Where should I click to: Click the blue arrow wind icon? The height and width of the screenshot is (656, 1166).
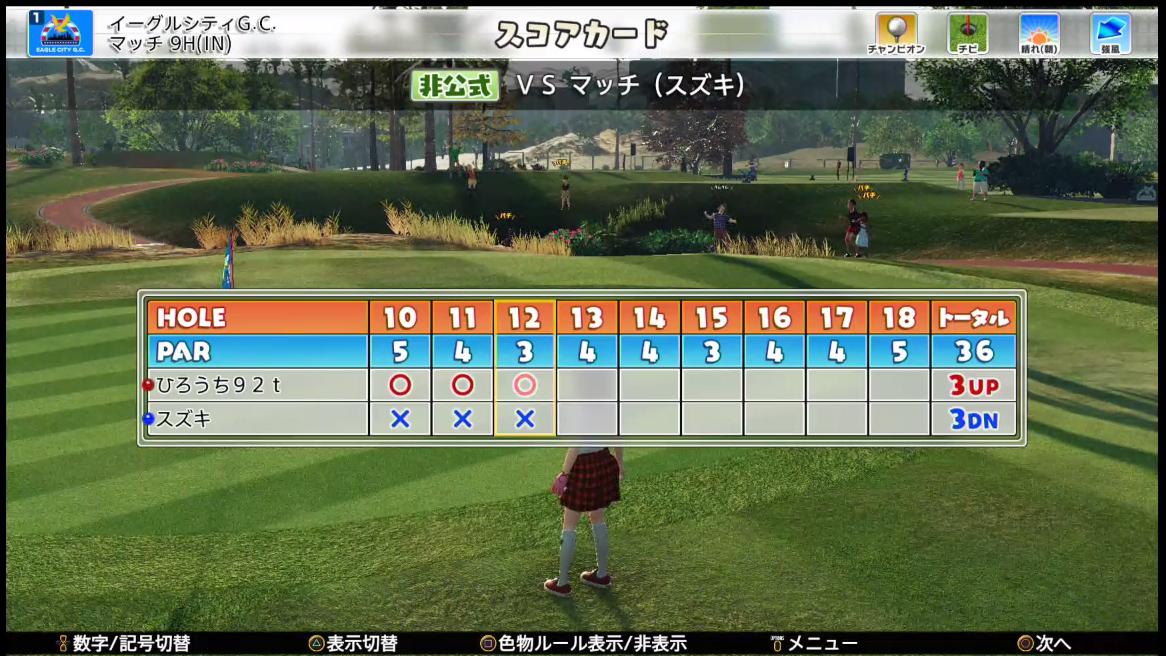tap(1110, 32)
